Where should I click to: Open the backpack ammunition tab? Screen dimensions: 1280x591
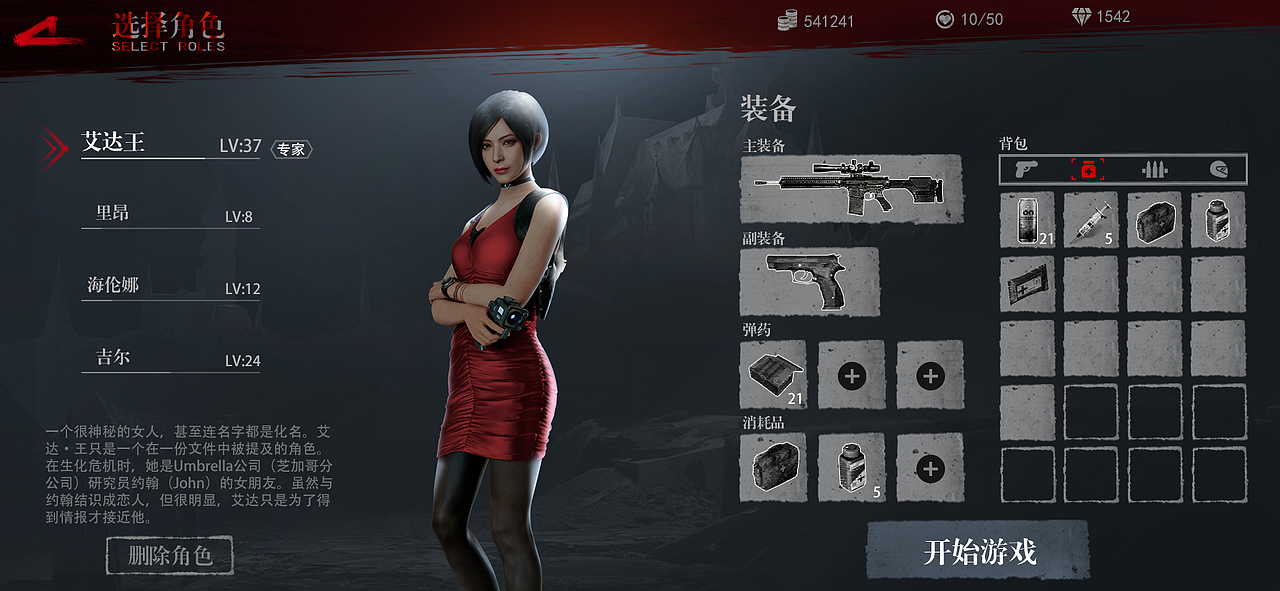[x=1155, y=169]
